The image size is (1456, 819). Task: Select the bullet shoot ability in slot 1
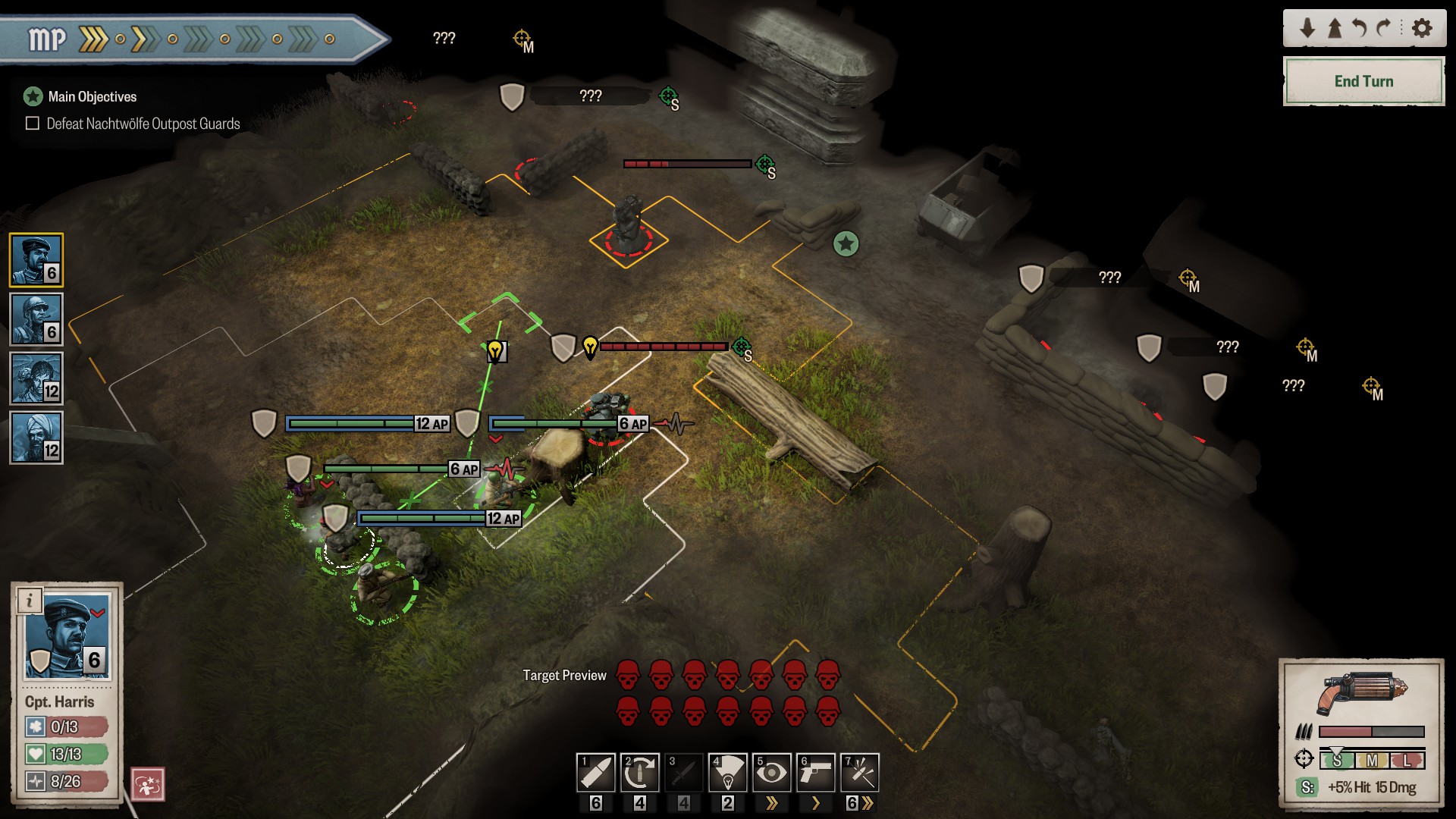[x=596, y=773]
